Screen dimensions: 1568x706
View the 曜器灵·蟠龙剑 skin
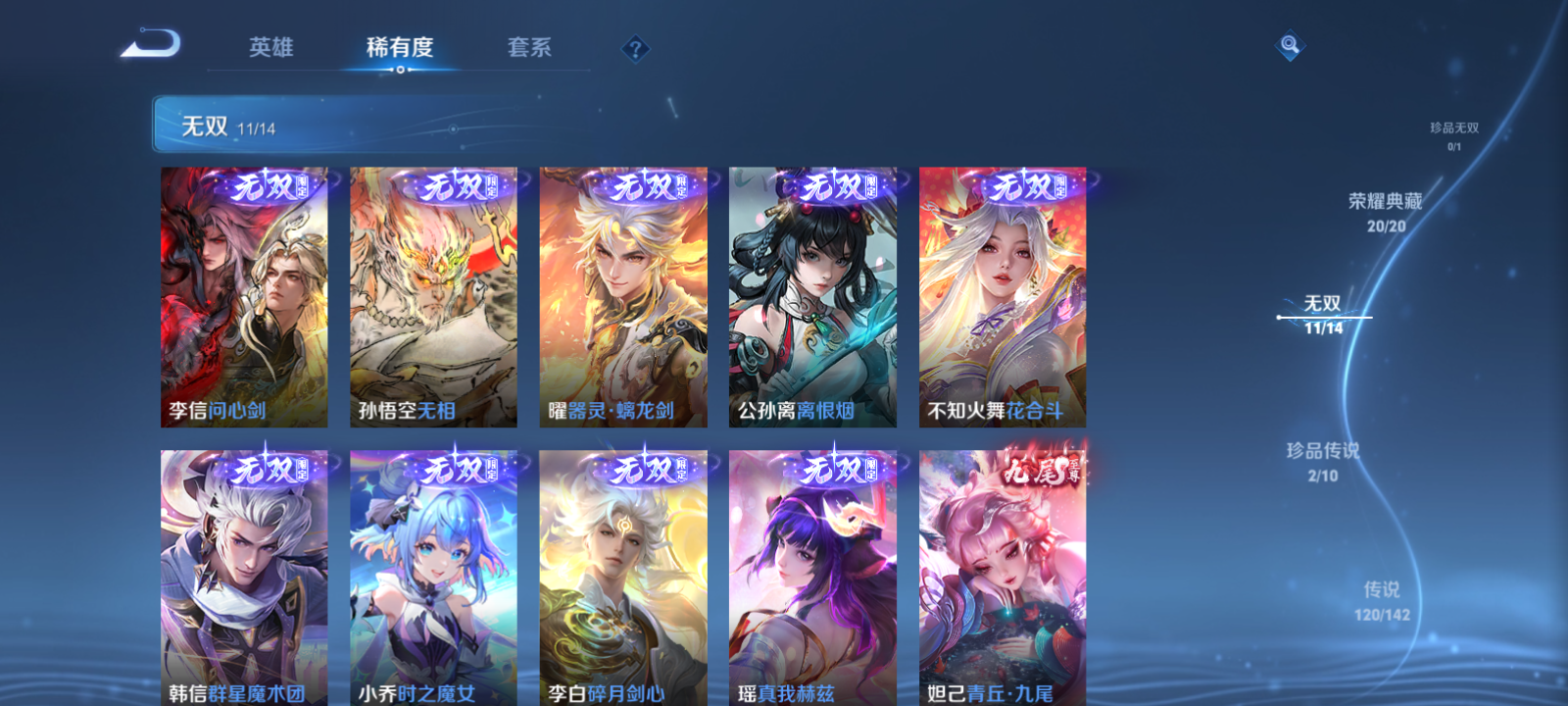click(622, 296)
